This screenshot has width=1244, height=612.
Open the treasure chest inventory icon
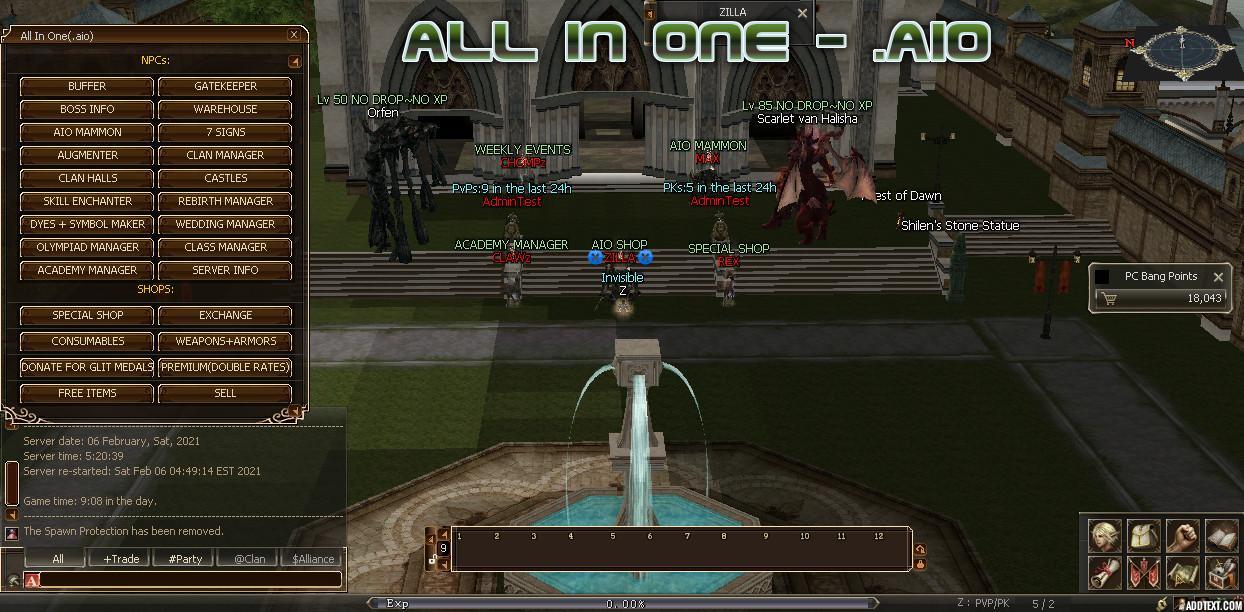[x=1221, y=574]
